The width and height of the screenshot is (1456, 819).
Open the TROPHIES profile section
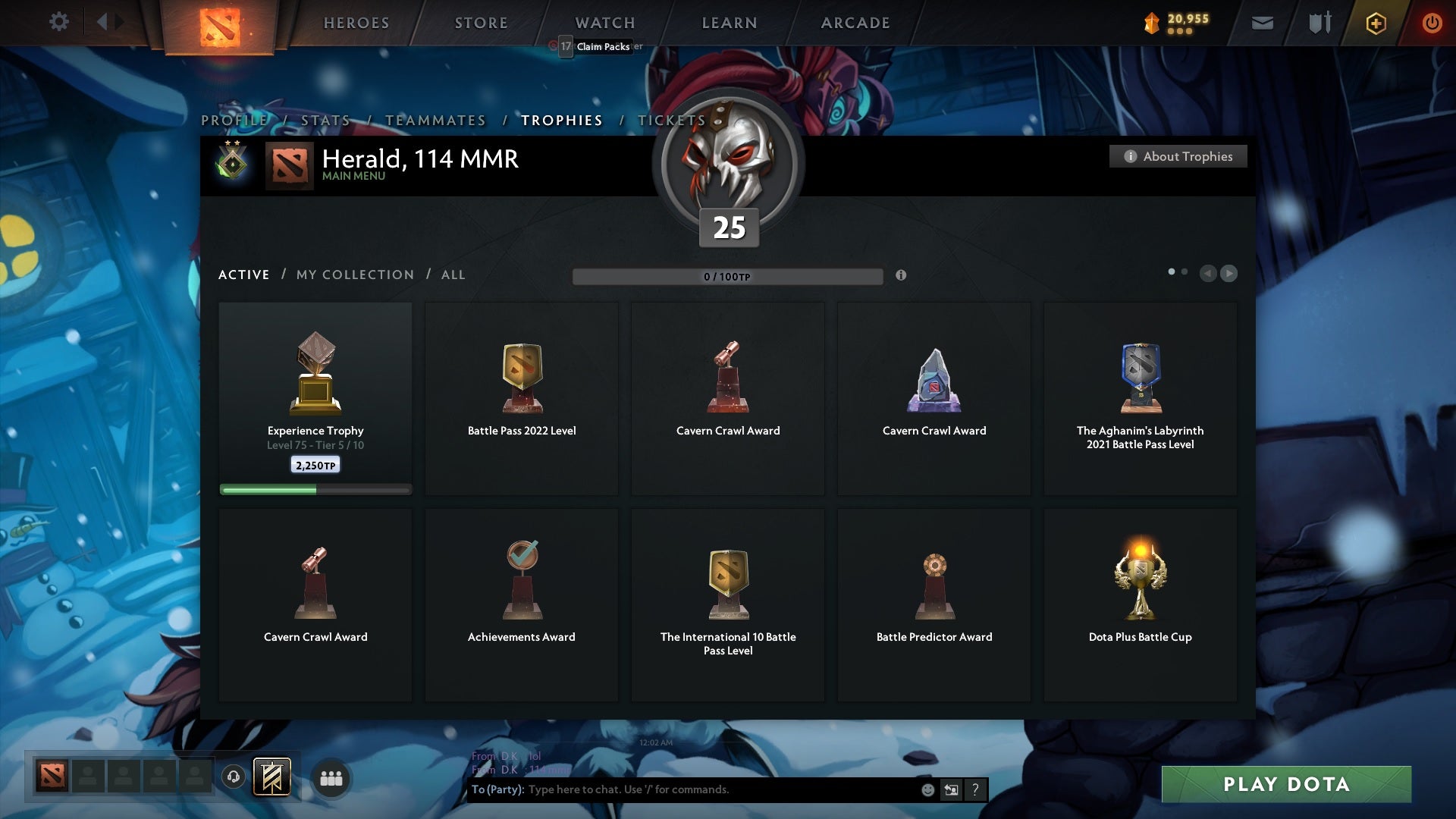click(561, 120)
